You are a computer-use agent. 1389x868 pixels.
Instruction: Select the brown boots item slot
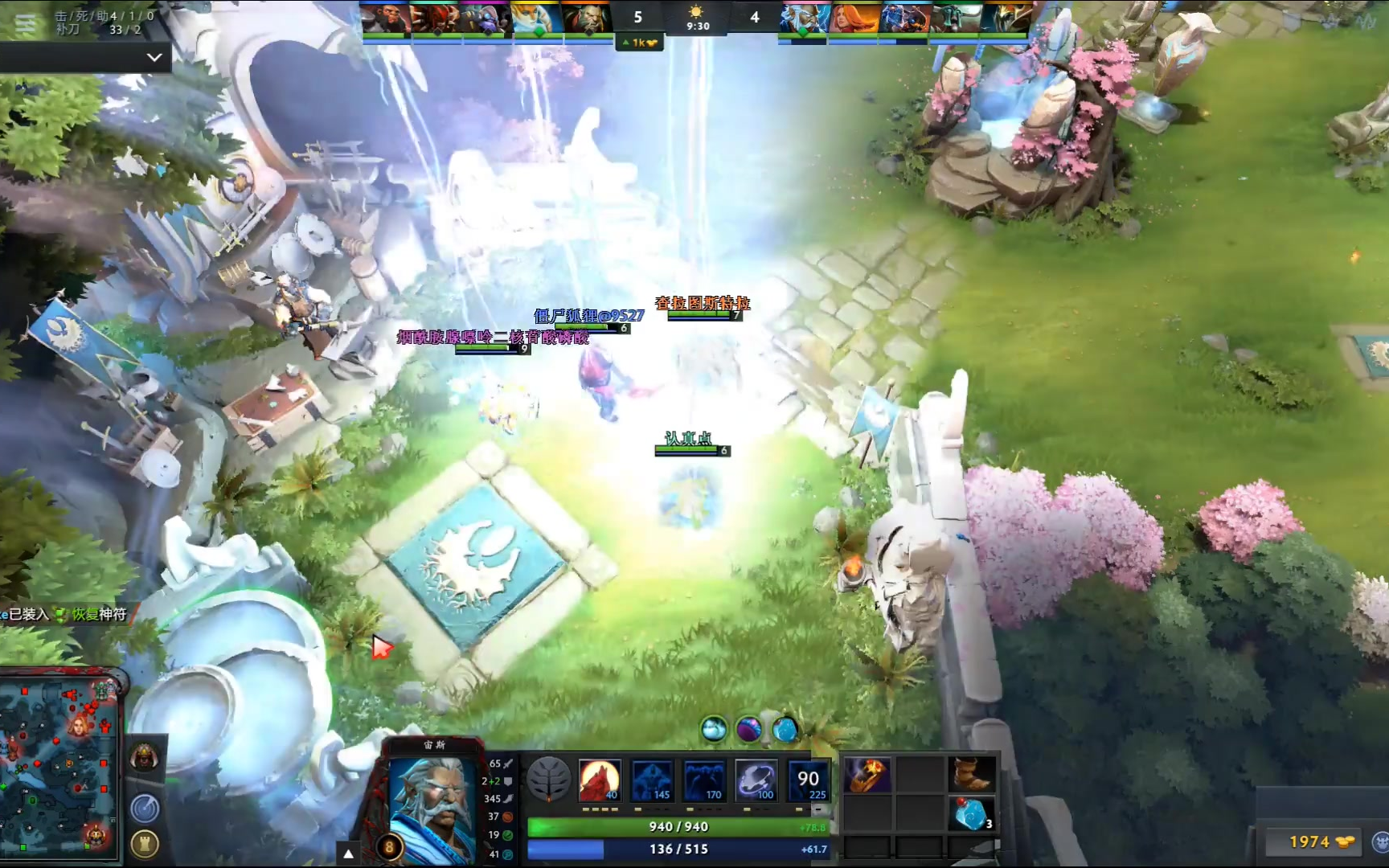[972, 775]
